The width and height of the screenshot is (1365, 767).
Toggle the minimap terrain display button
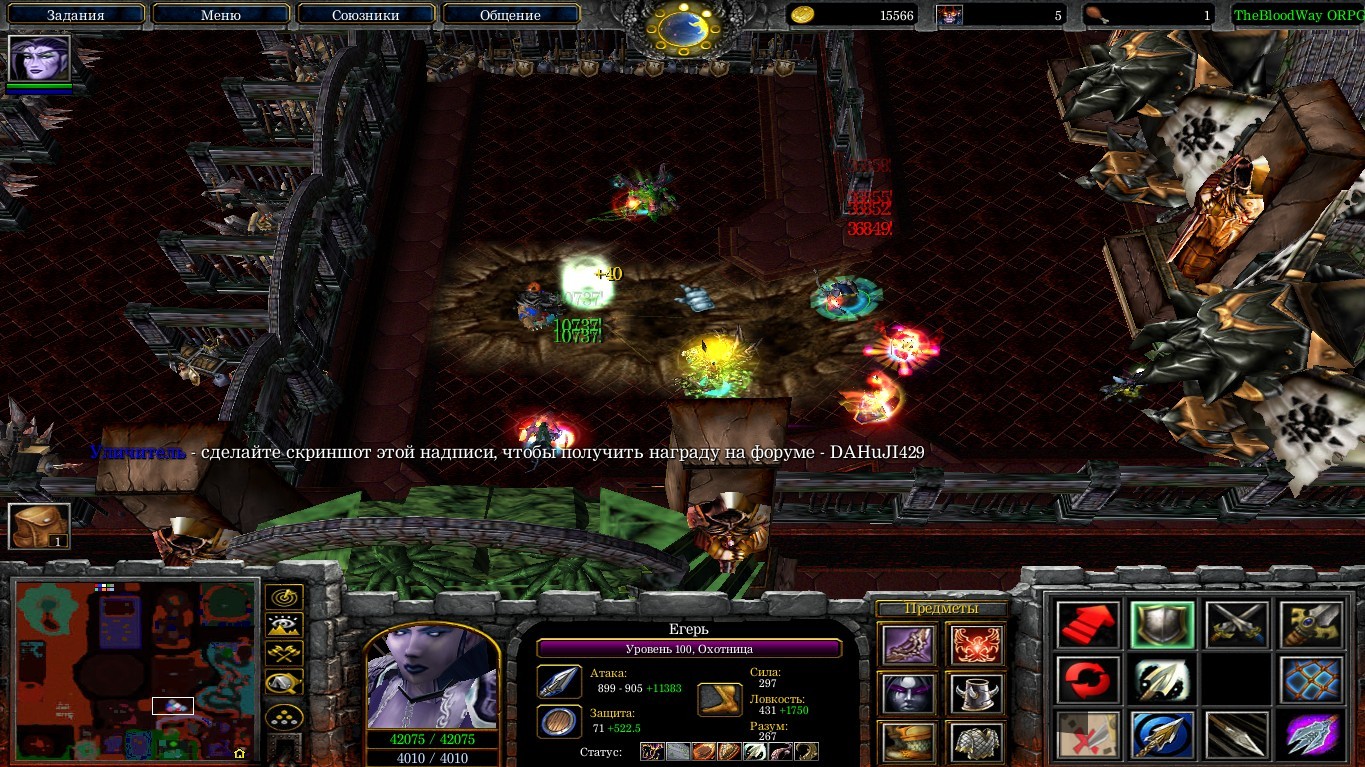(284, 626)
